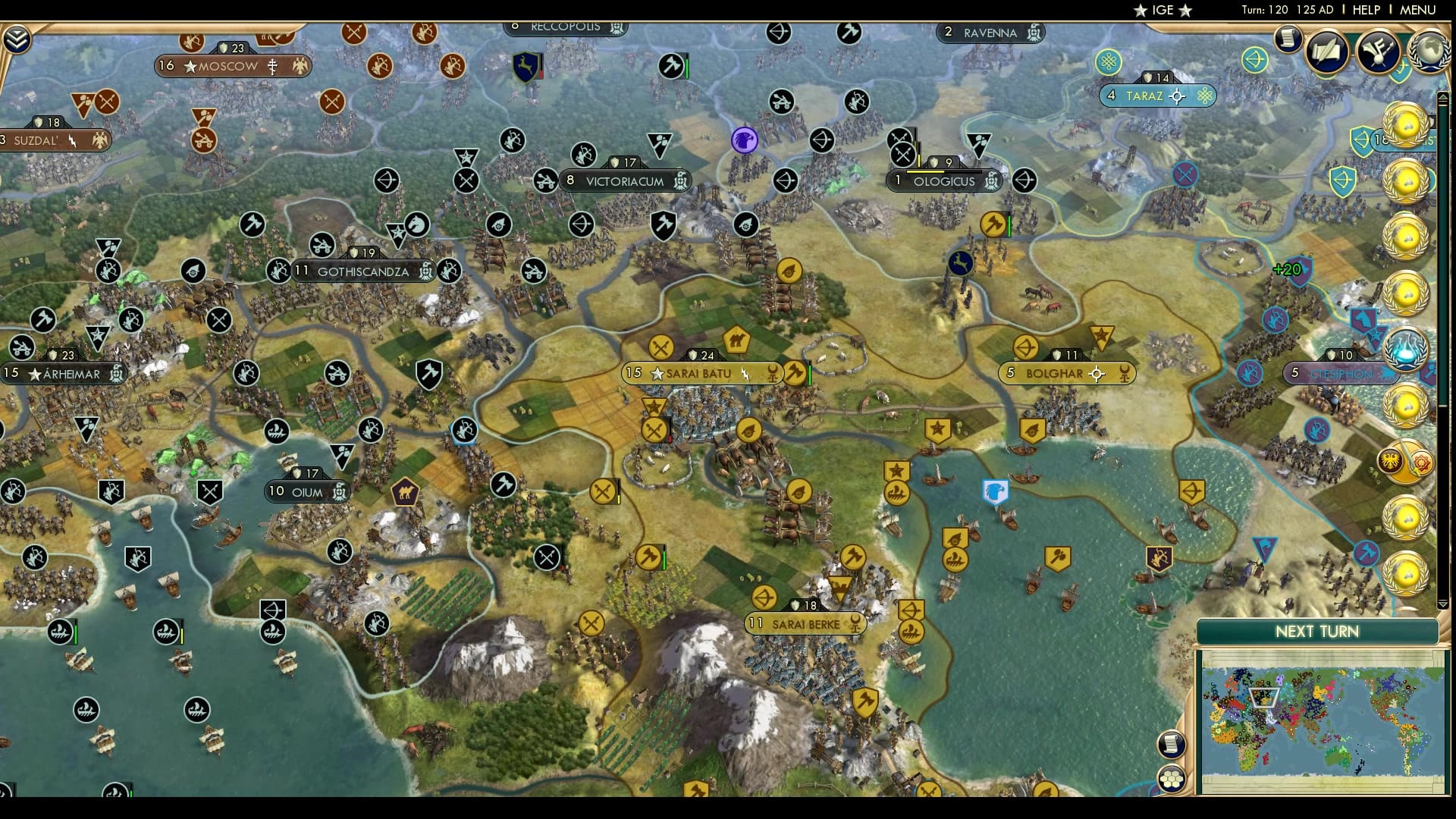1456x819 pixels.
Task: Open the small scroll log icon at top right
Action: pos(1287,38)
